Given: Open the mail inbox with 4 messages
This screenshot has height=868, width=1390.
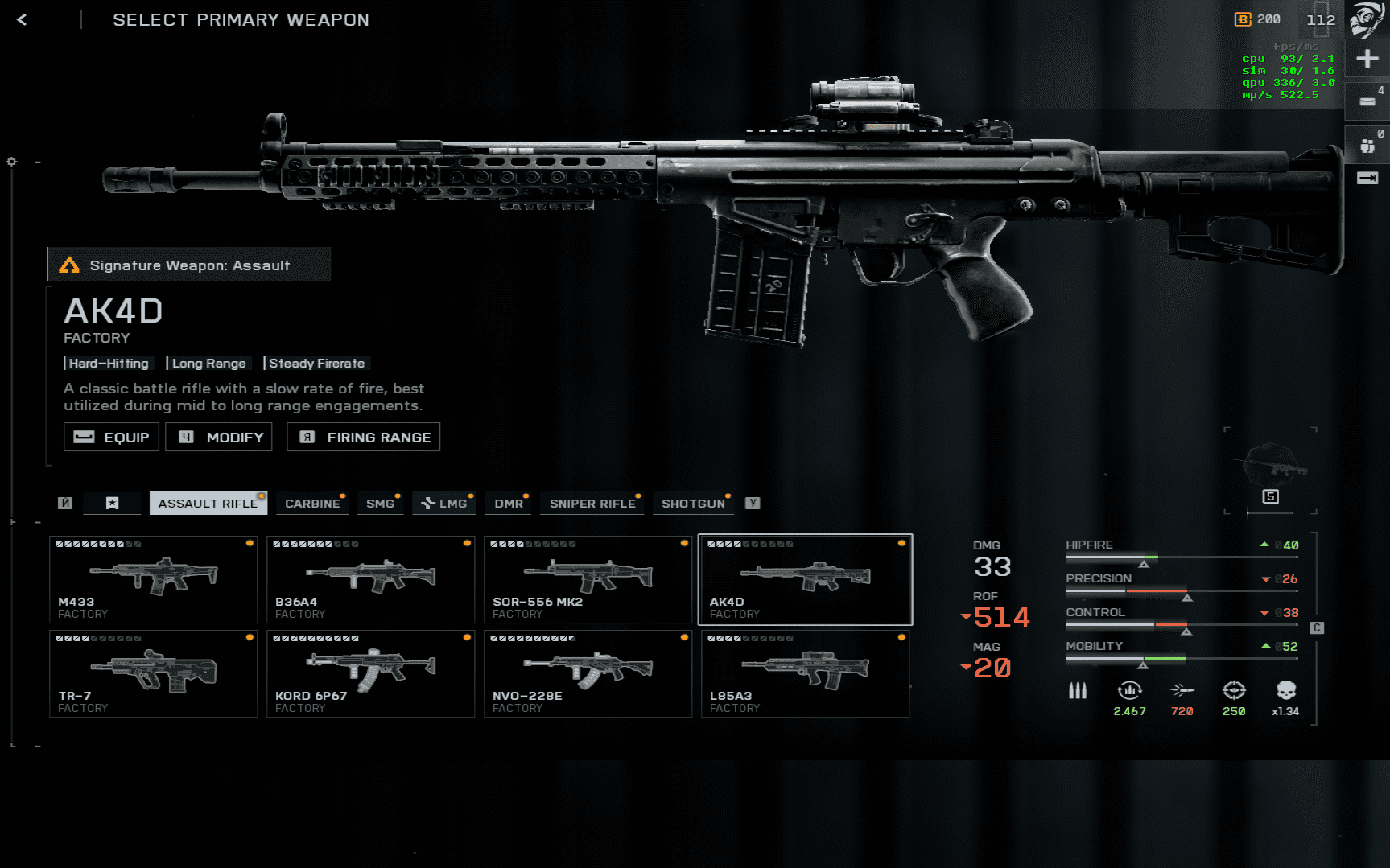Looking at the screenshot, I should coord(1367,101).
